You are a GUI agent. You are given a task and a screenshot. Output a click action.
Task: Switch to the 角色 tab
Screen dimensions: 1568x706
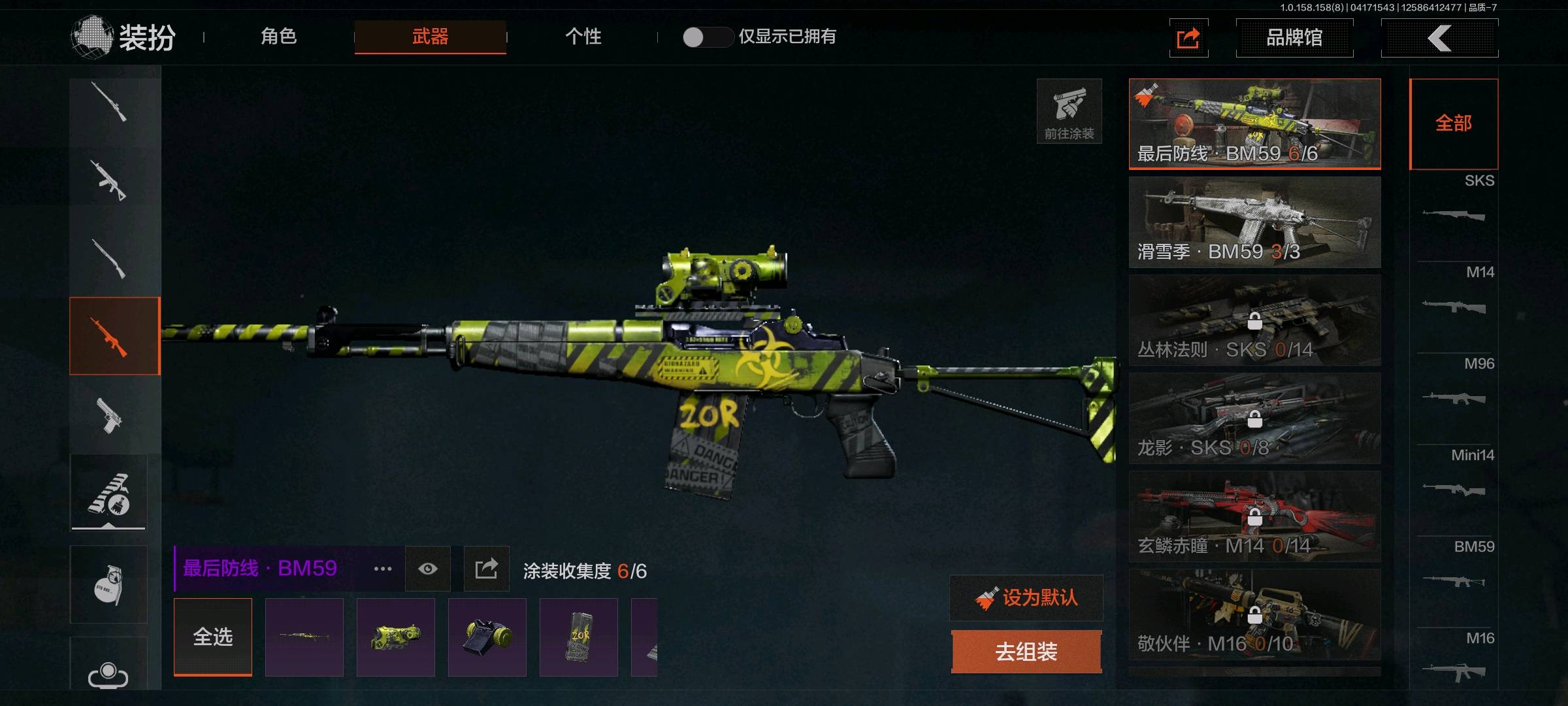(279, 37)
